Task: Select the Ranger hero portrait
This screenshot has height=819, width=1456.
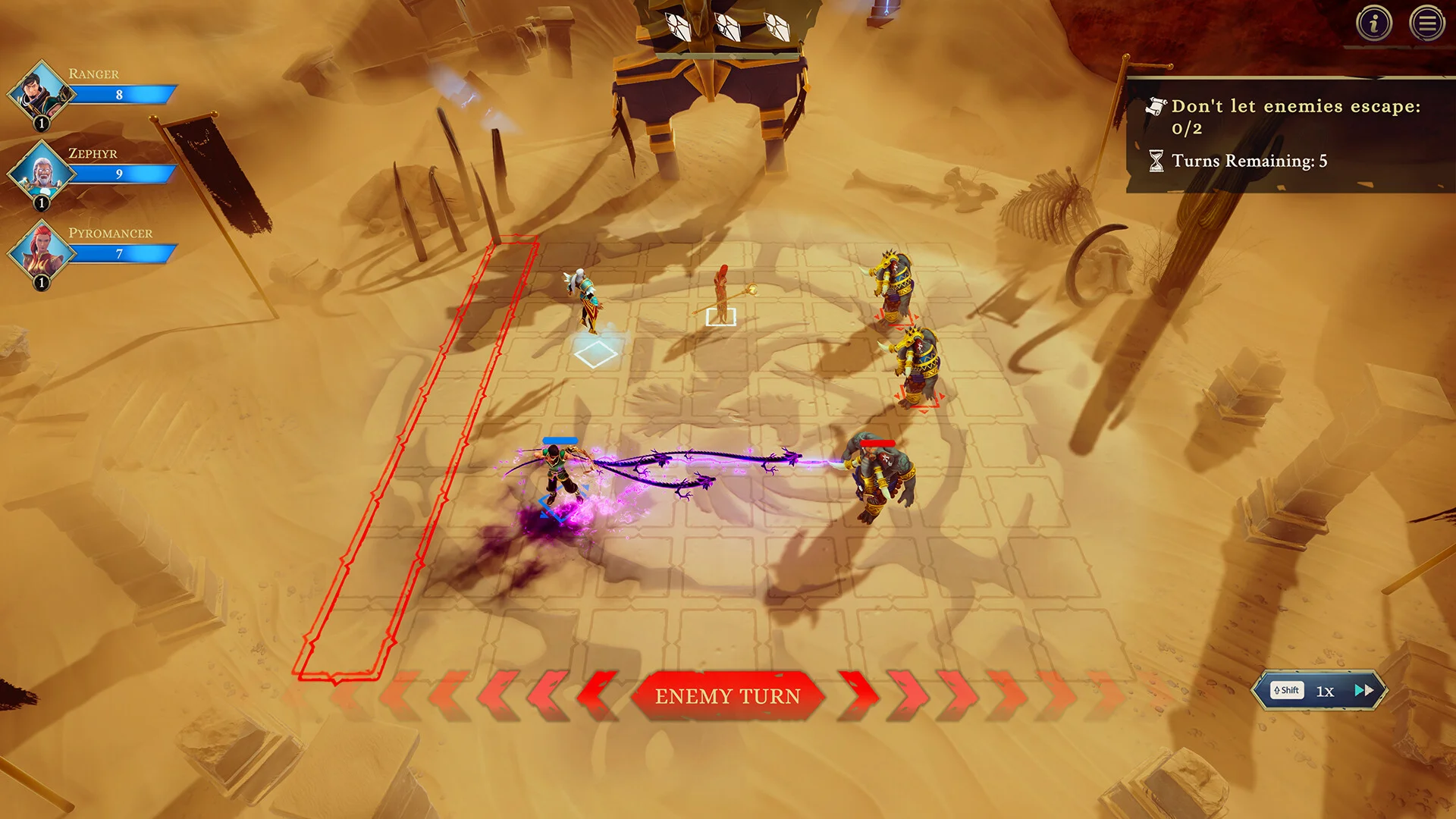Action: [x=39, y=93]
